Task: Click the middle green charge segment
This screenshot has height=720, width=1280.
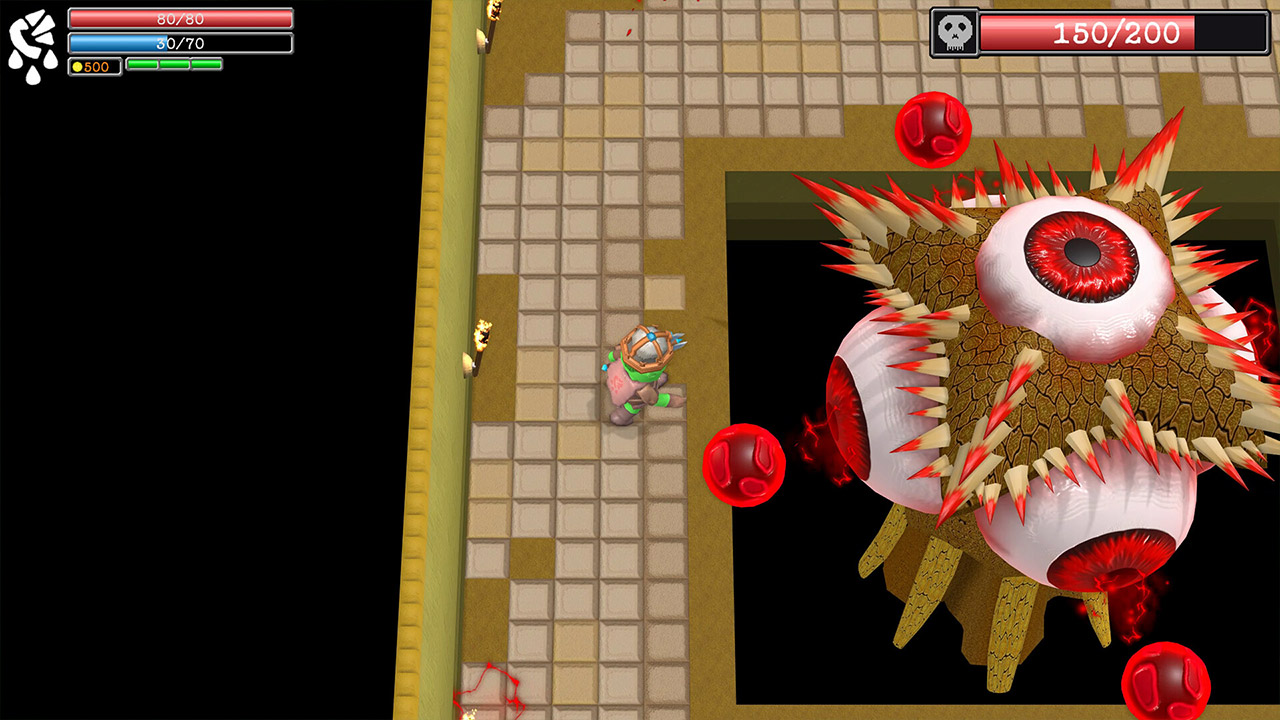Action: [x=175, y=64]
